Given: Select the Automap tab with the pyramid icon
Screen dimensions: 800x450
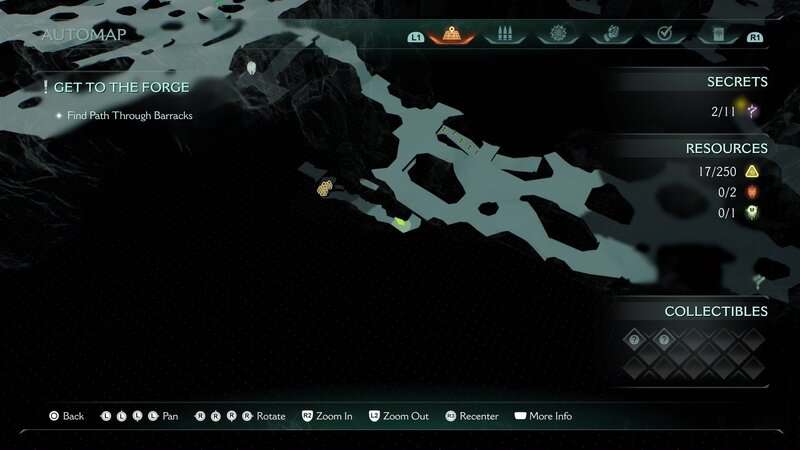Looking at the screenshot, I should [451, 34].
